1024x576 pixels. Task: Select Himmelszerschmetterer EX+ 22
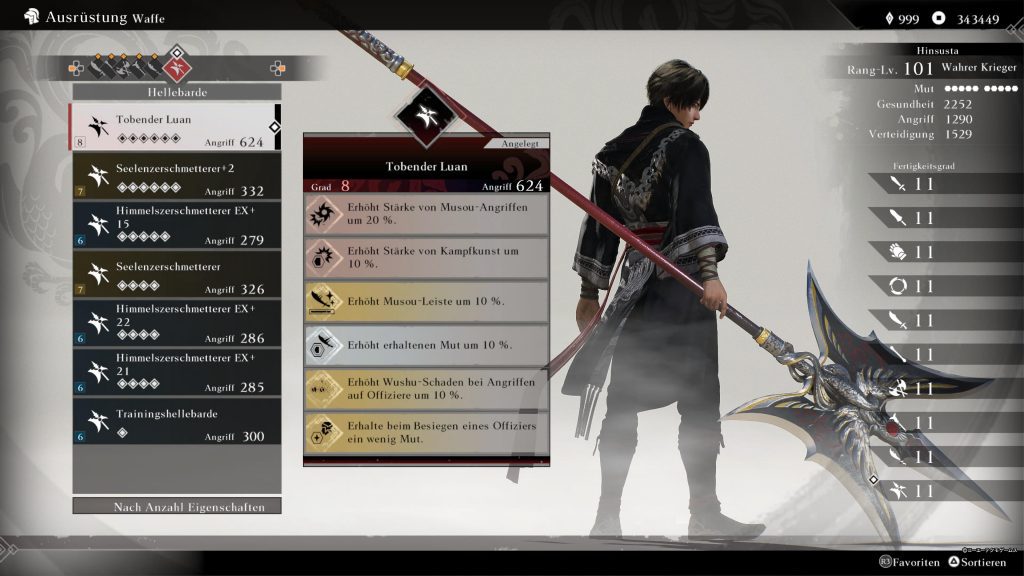point(177,323)
